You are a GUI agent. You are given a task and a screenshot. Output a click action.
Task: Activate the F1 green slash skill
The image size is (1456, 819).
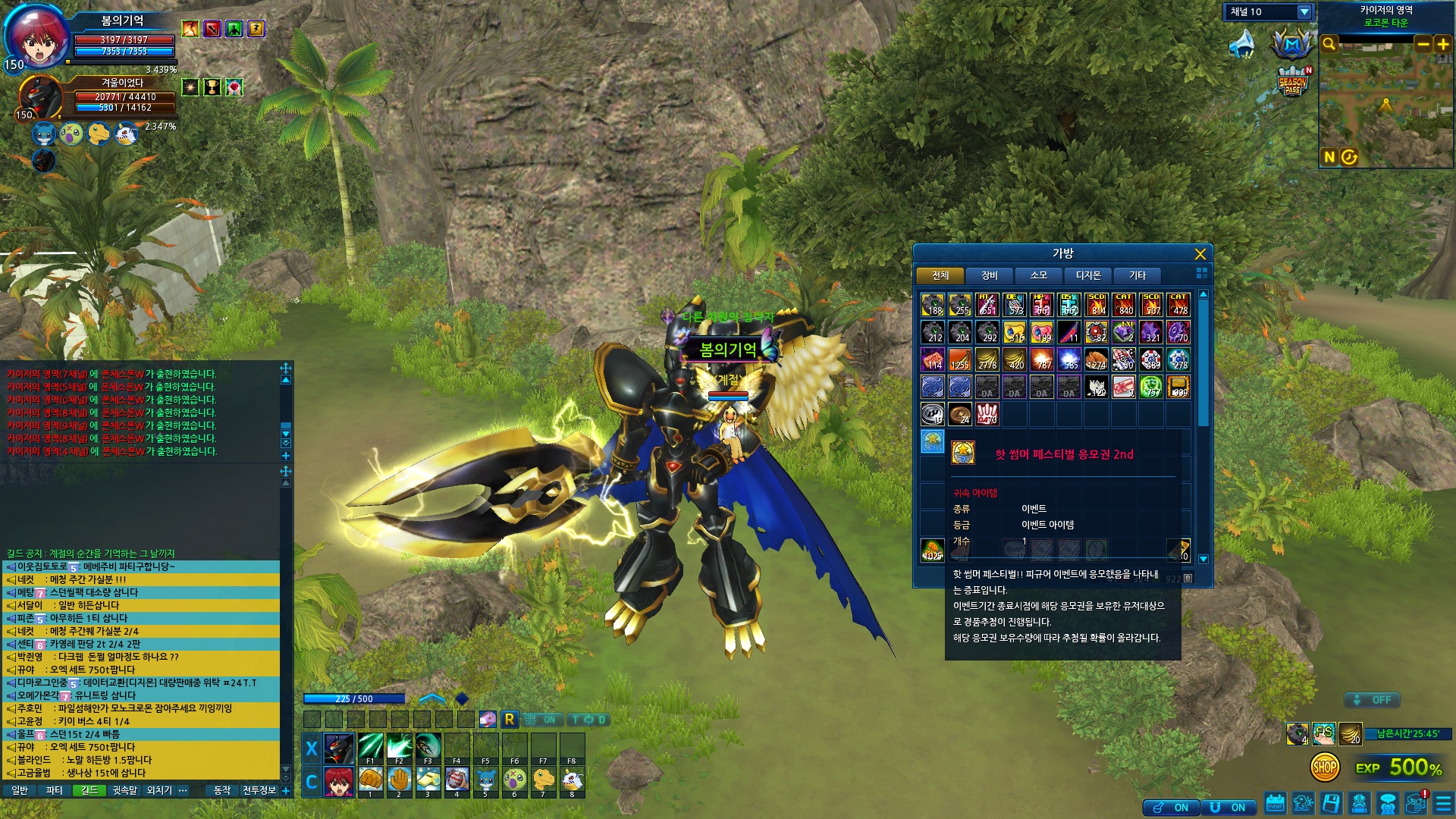[370, 747]
